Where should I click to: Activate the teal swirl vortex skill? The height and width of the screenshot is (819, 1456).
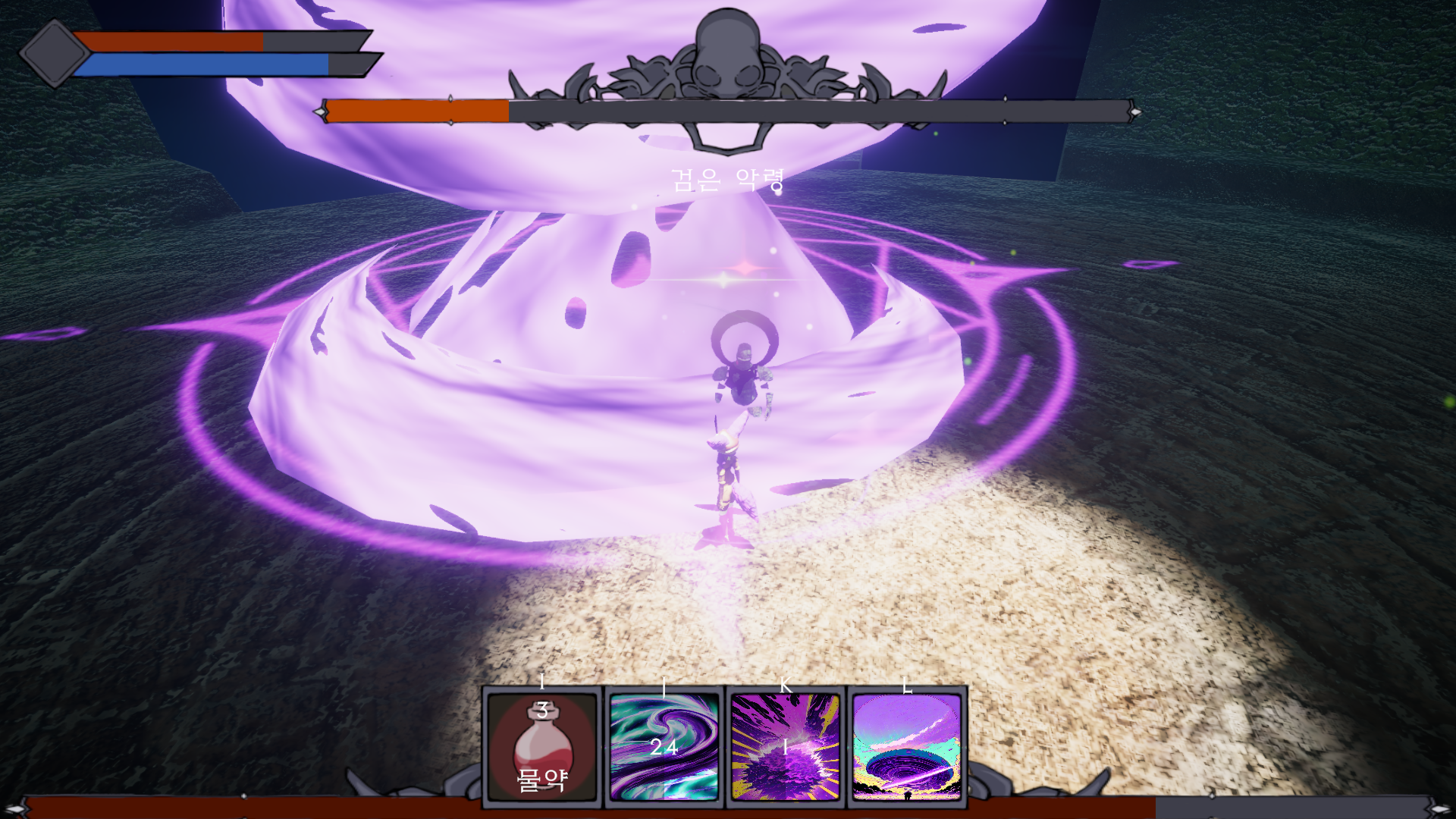[x=664, y=747]
